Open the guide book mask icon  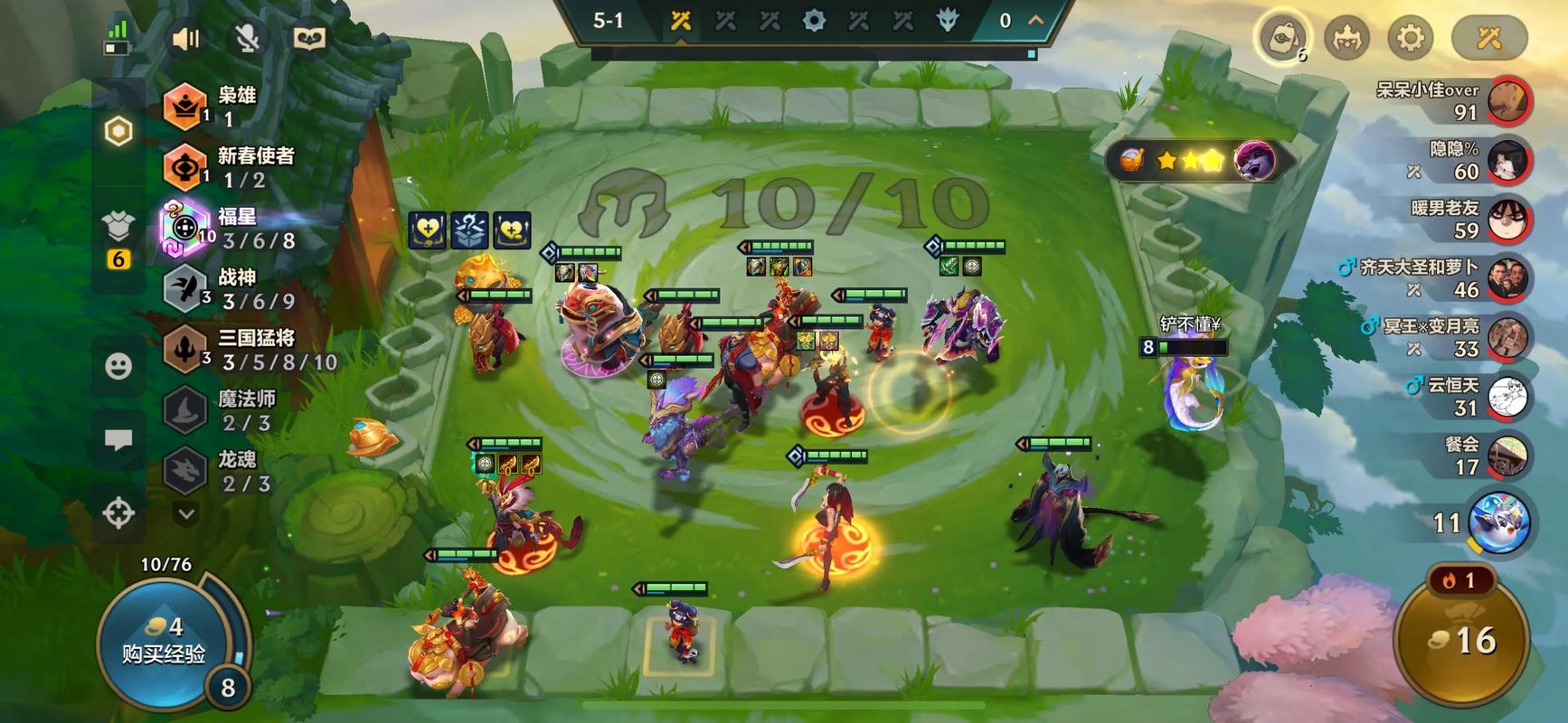tap(310, 38)
